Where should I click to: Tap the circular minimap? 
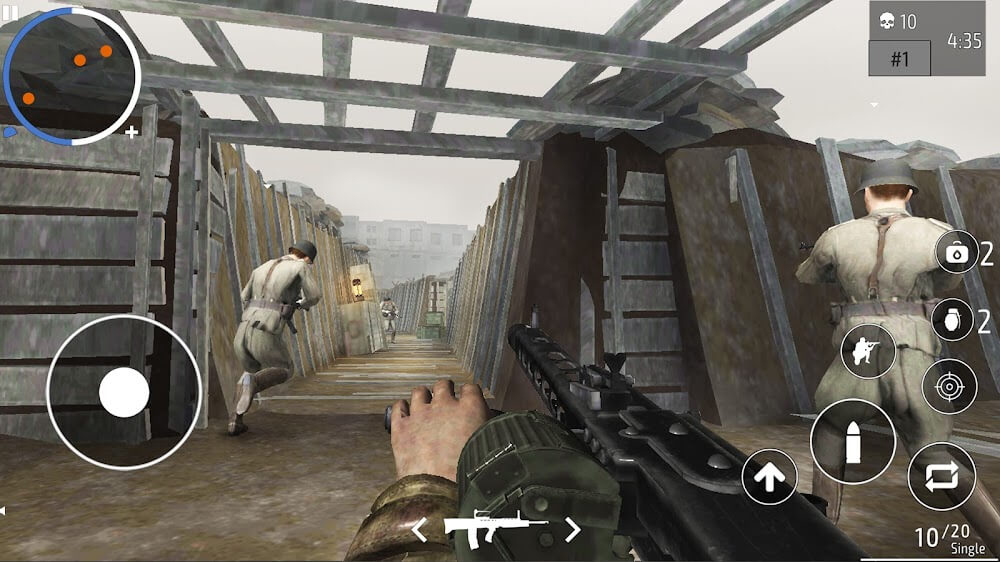click(70, 75)
